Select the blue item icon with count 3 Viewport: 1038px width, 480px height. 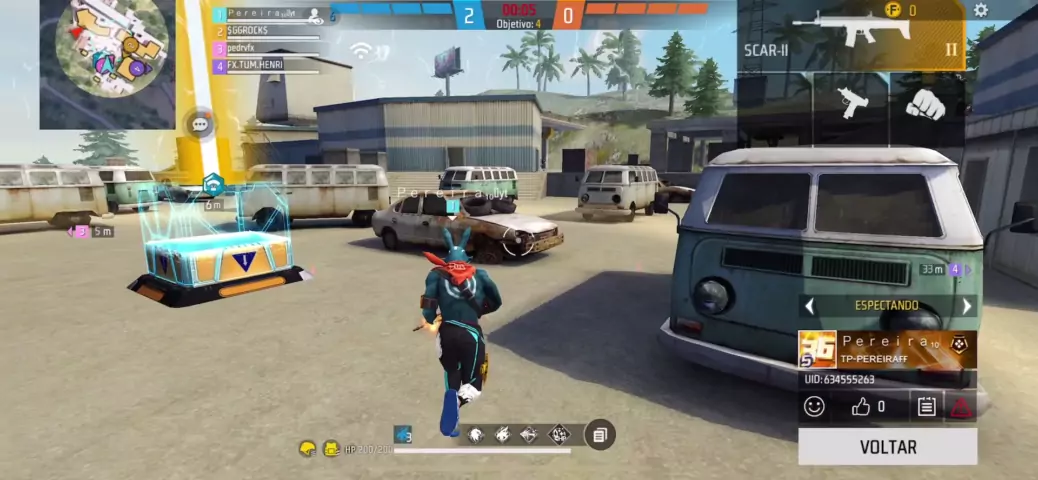(402, 434)
